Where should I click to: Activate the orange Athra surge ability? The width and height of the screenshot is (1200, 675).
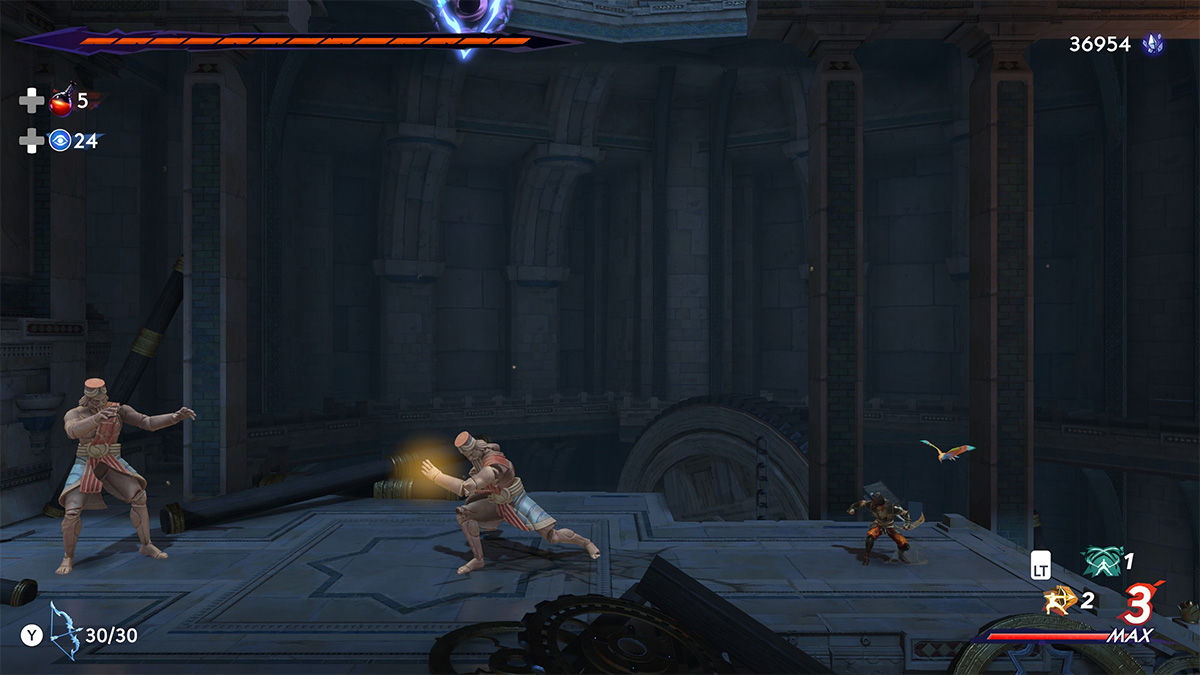tap(1057, 600)
